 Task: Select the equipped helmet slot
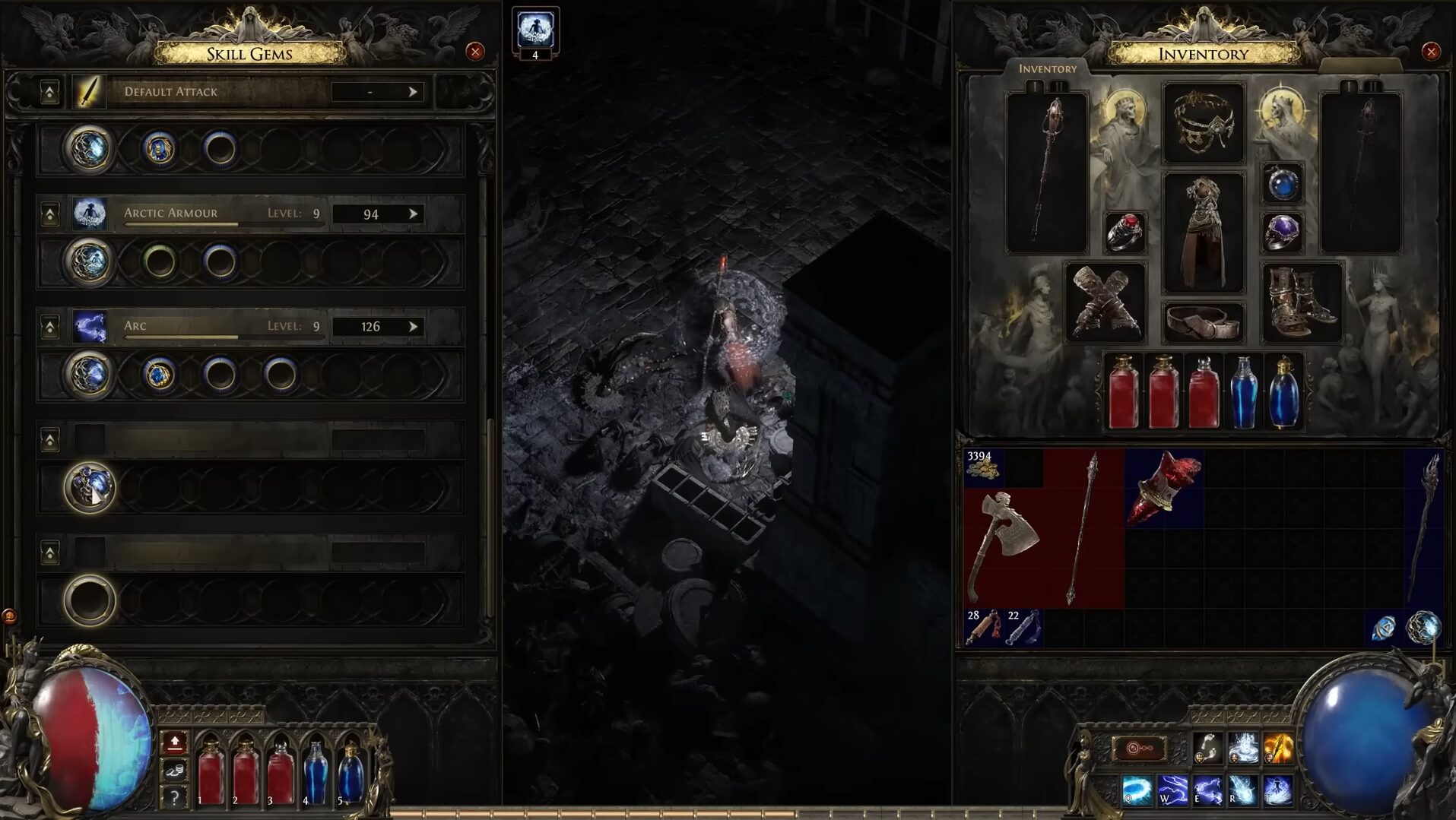click(1203, 122)
